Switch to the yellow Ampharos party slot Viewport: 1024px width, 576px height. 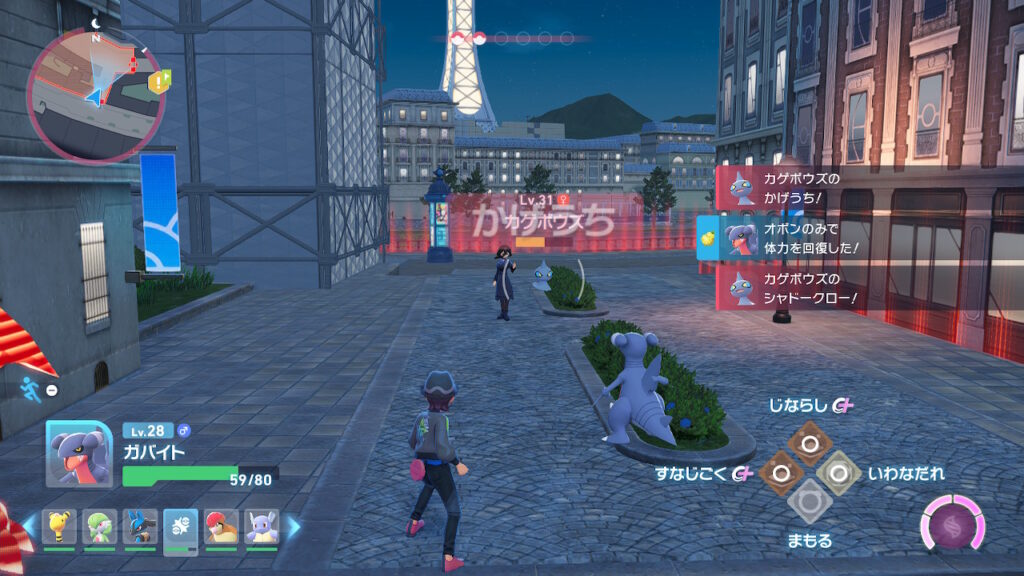[59, 526]
